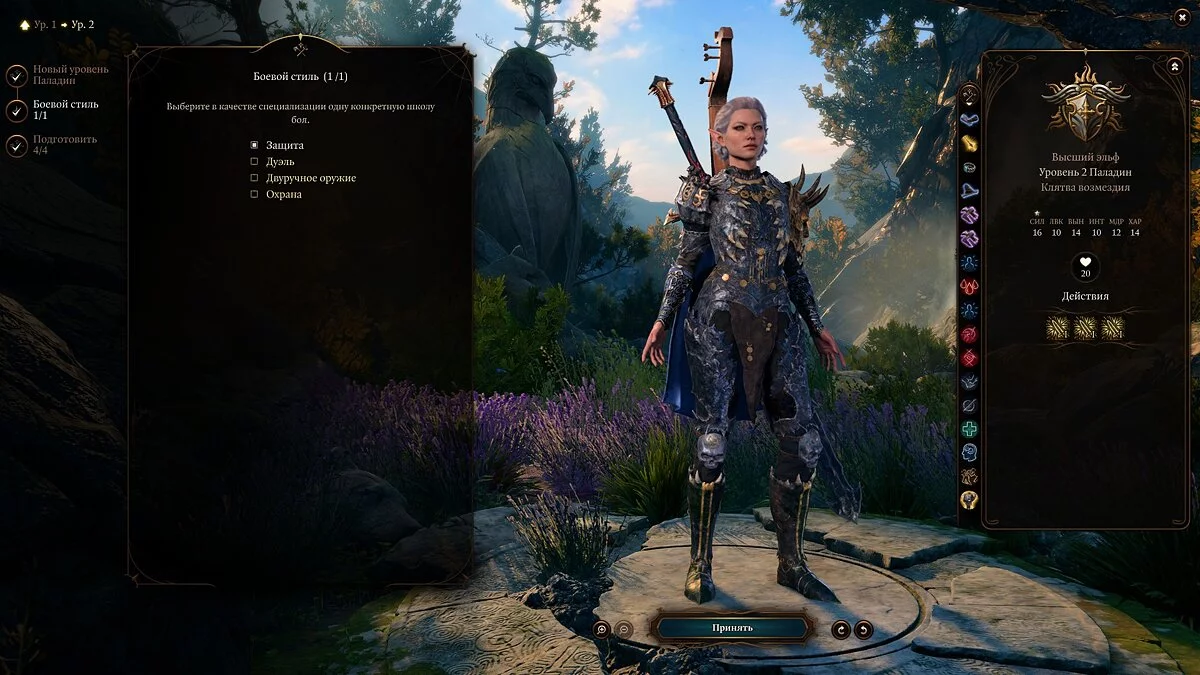Confirm level-up with the Принять button
The height and width of the screenshot is (675, 1200).
click(732, 628)
